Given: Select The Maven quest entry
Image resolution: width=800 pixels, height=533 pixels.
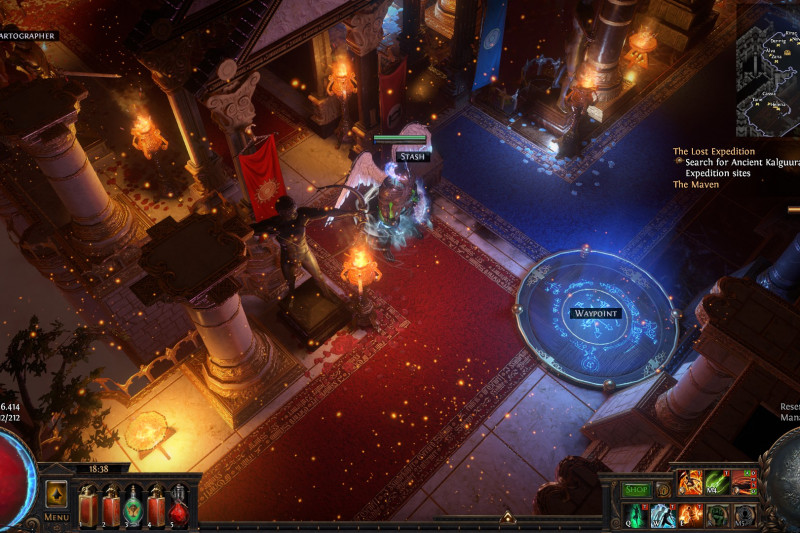Looking at the screenshot, I should pyautogui.click(x=695, y=185).
